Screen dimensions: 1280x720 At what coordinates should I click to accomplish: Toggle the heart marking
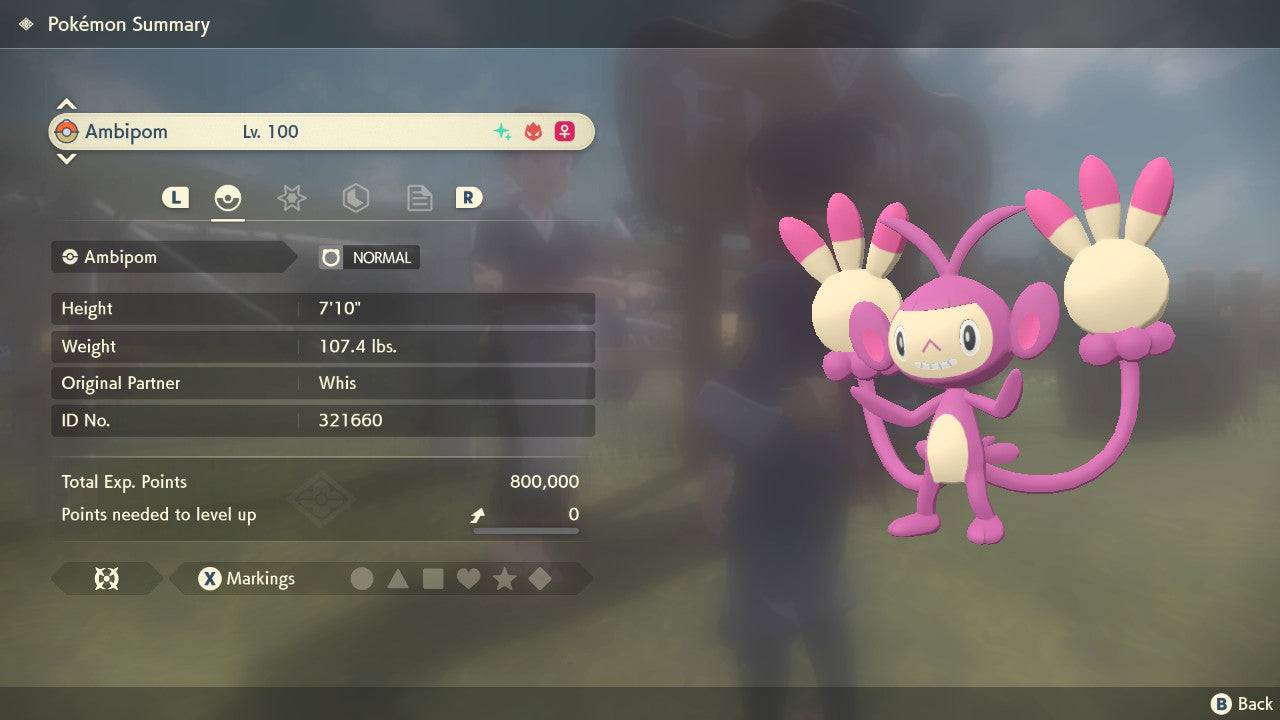pyautogui.click(x=468, y=579)
